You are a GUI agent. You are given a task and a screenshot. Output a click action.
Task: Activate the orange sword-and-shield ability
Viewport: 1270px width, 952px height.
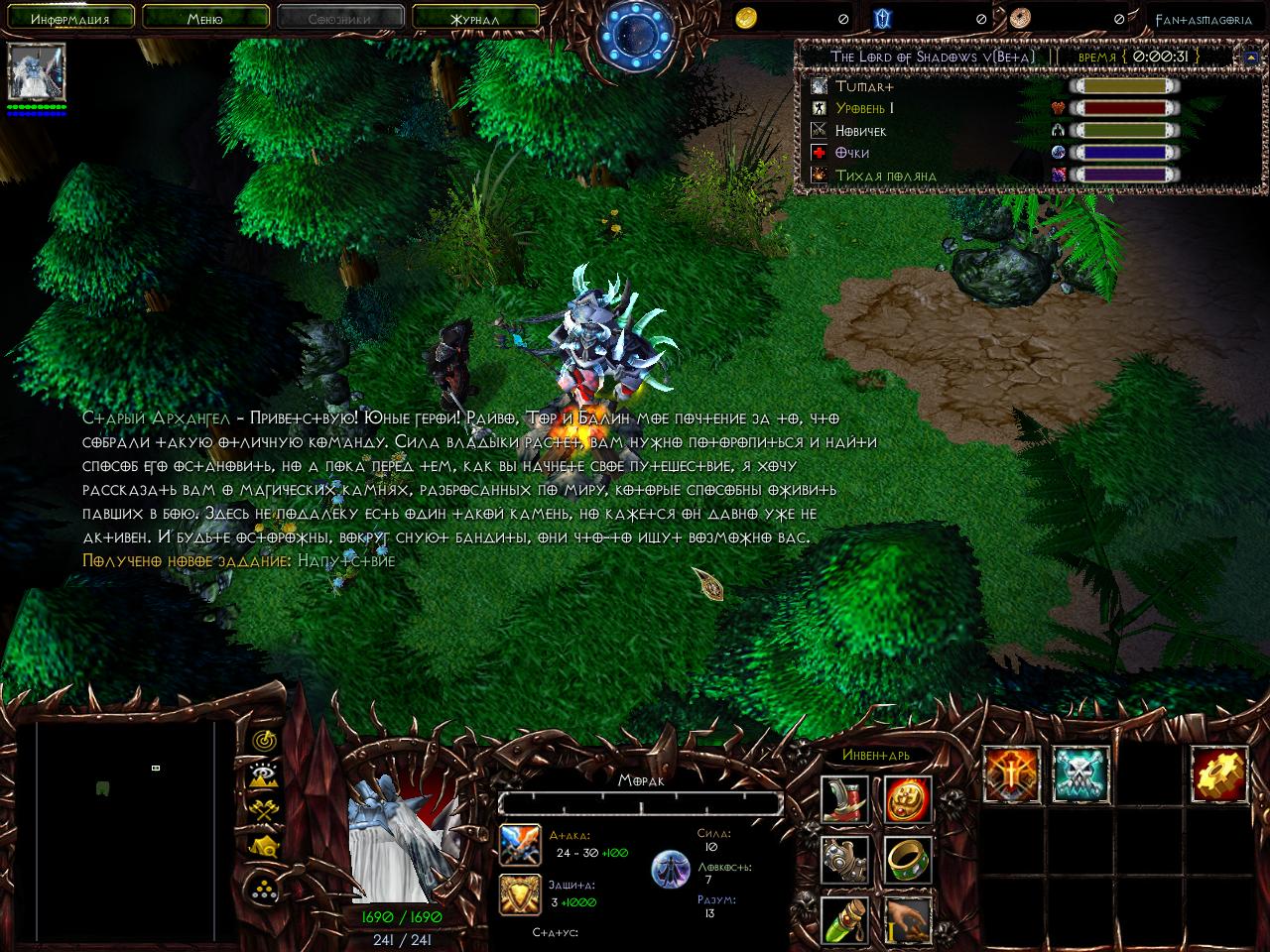pyautogui.click(x=1012, y=774)
